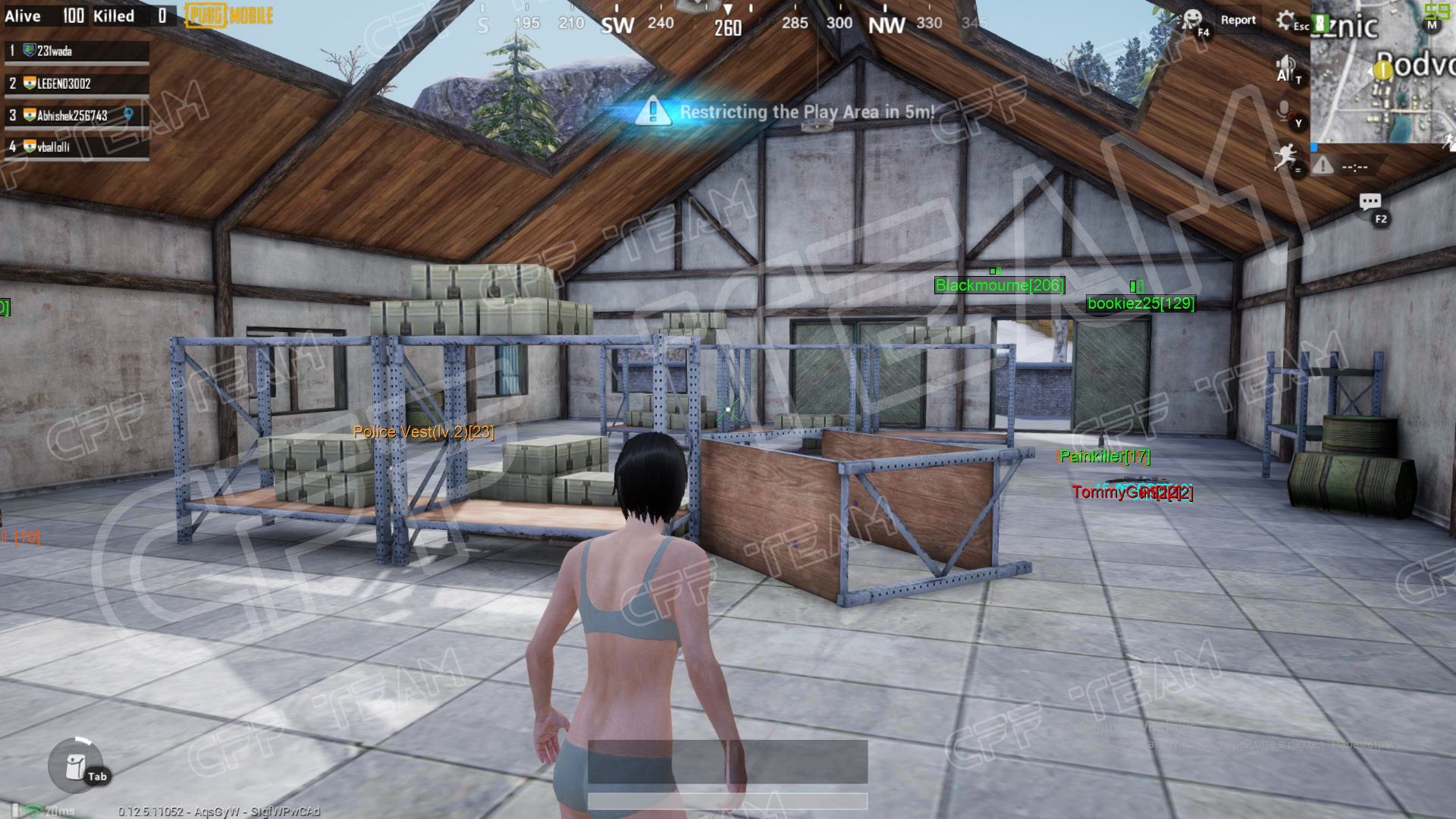Toggle the auto-run running man icon
The height and width of the screenshot is (819, 1456).
1285,157
